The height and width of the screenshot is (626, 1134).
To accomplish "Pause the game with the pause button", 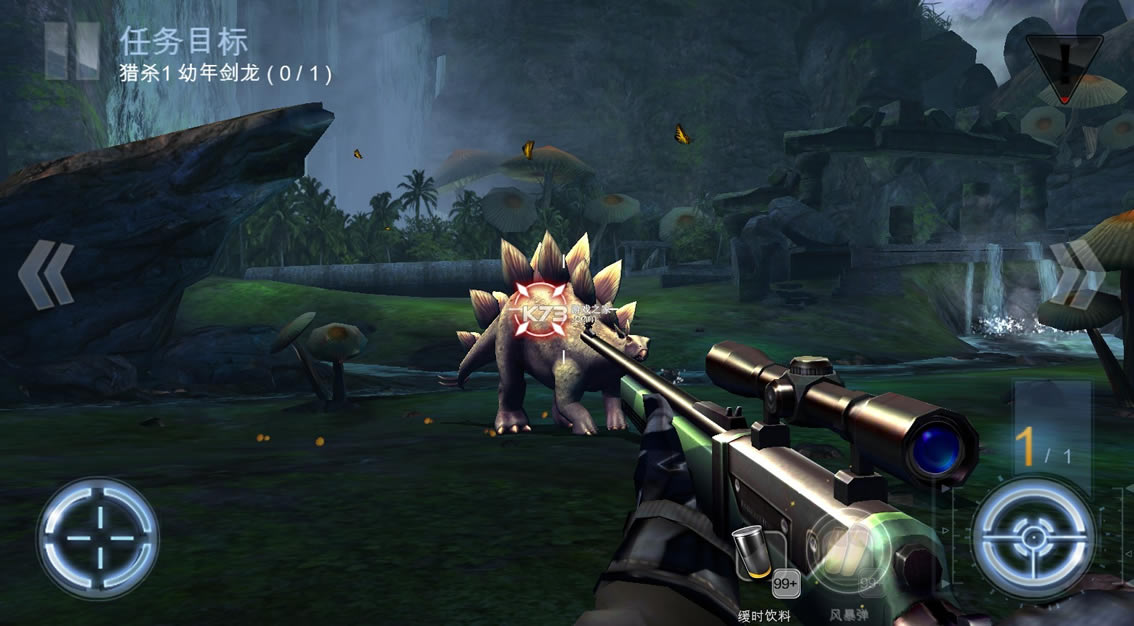I will coord(72,50).
